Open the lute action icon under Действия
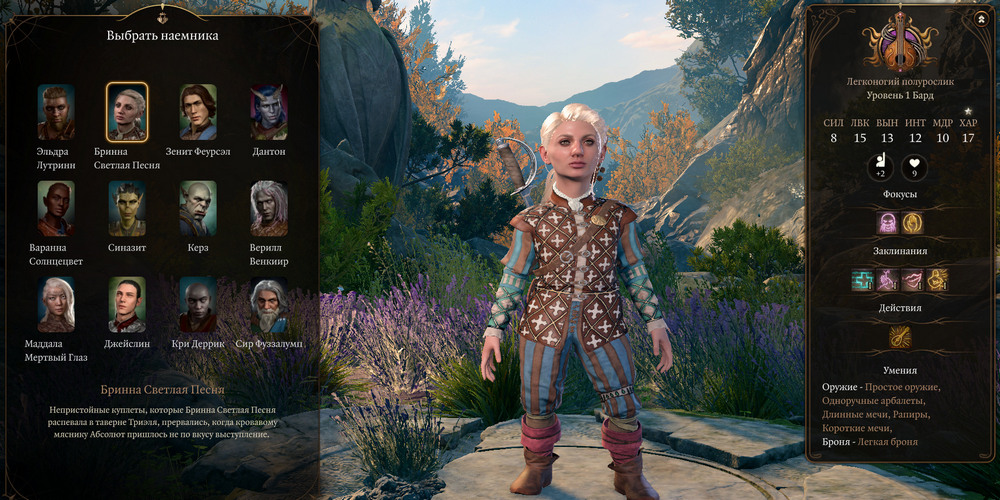1000x500 pixels. click(900, 338)
